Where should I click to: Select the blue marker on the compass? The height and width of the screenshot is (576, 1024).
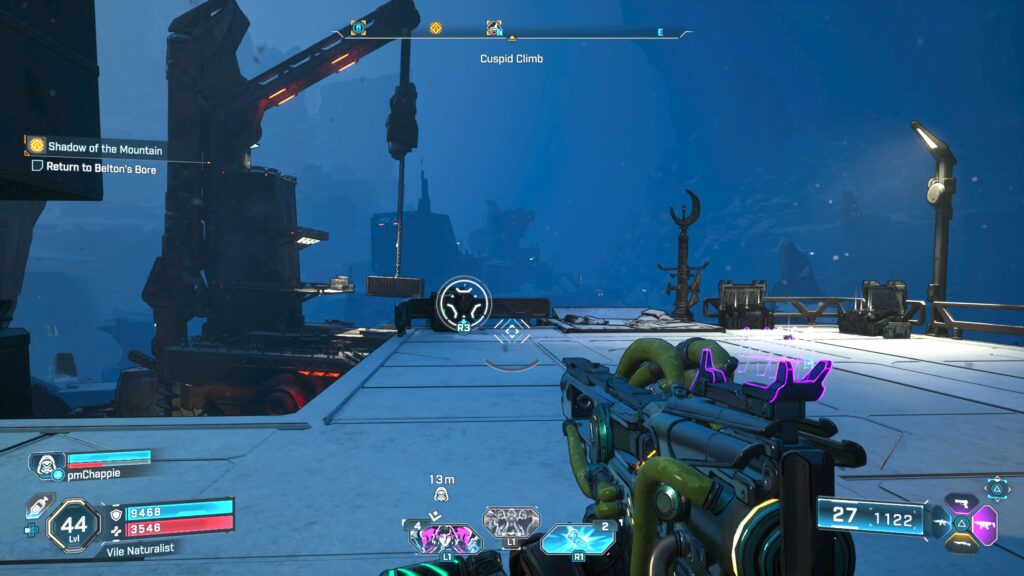pos(358,28)
